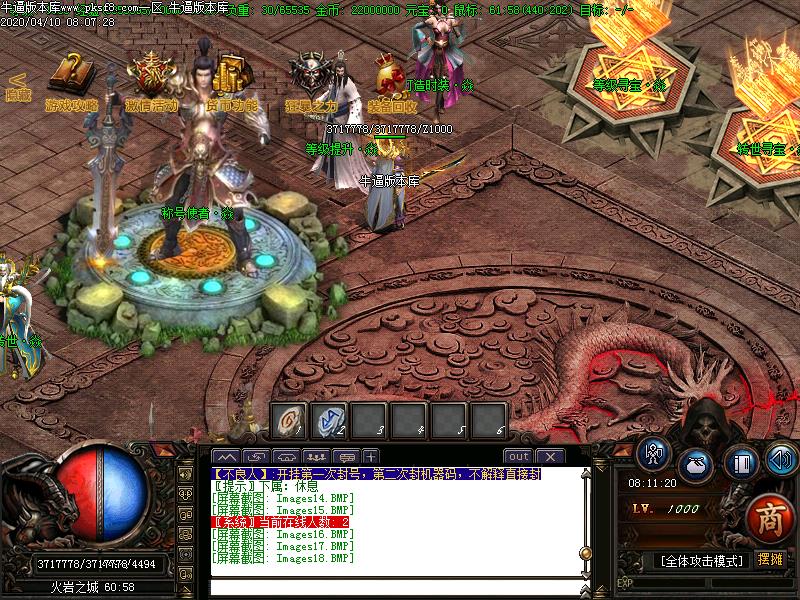Switch the 全体攻击模式 attack mode
Screen dimensions: 800x600
(x=704, y=561)
